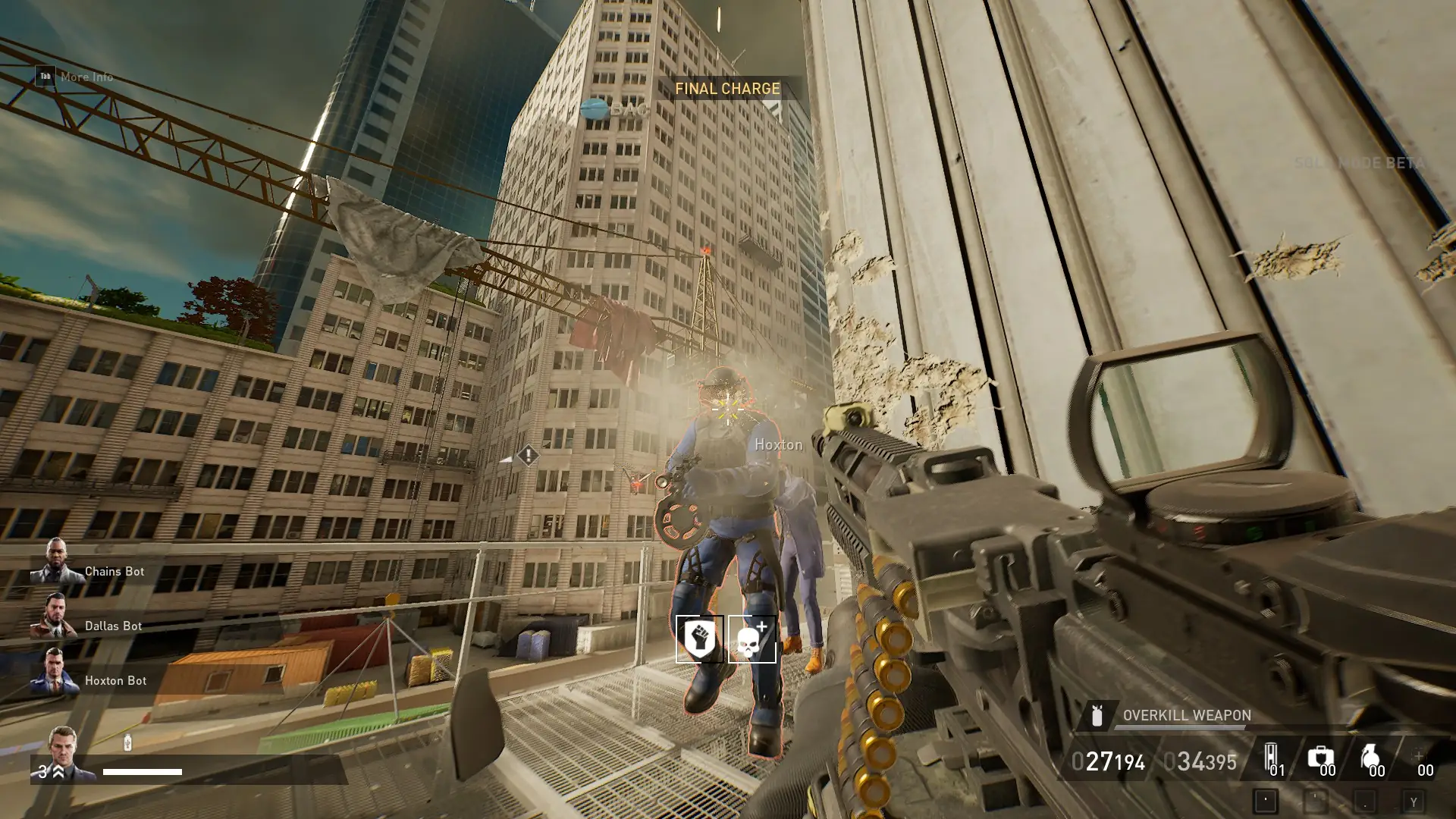1456x819 pixels.
Task: Click the 27/194 ammo counter
Action: click(x=1109, y=761)
